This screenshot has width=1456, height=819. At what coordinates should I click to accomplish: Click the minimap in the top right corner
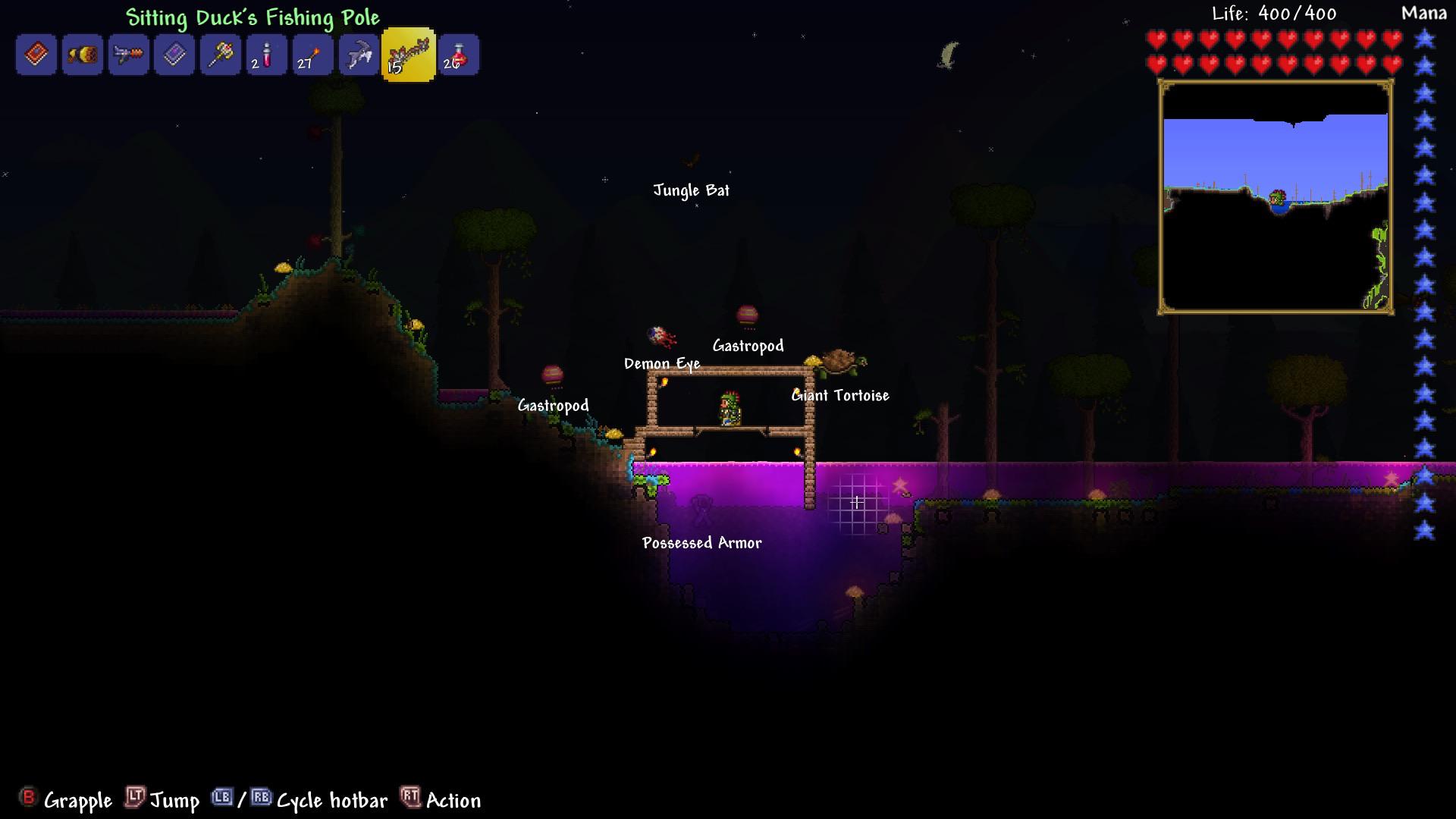[1276, 199]
